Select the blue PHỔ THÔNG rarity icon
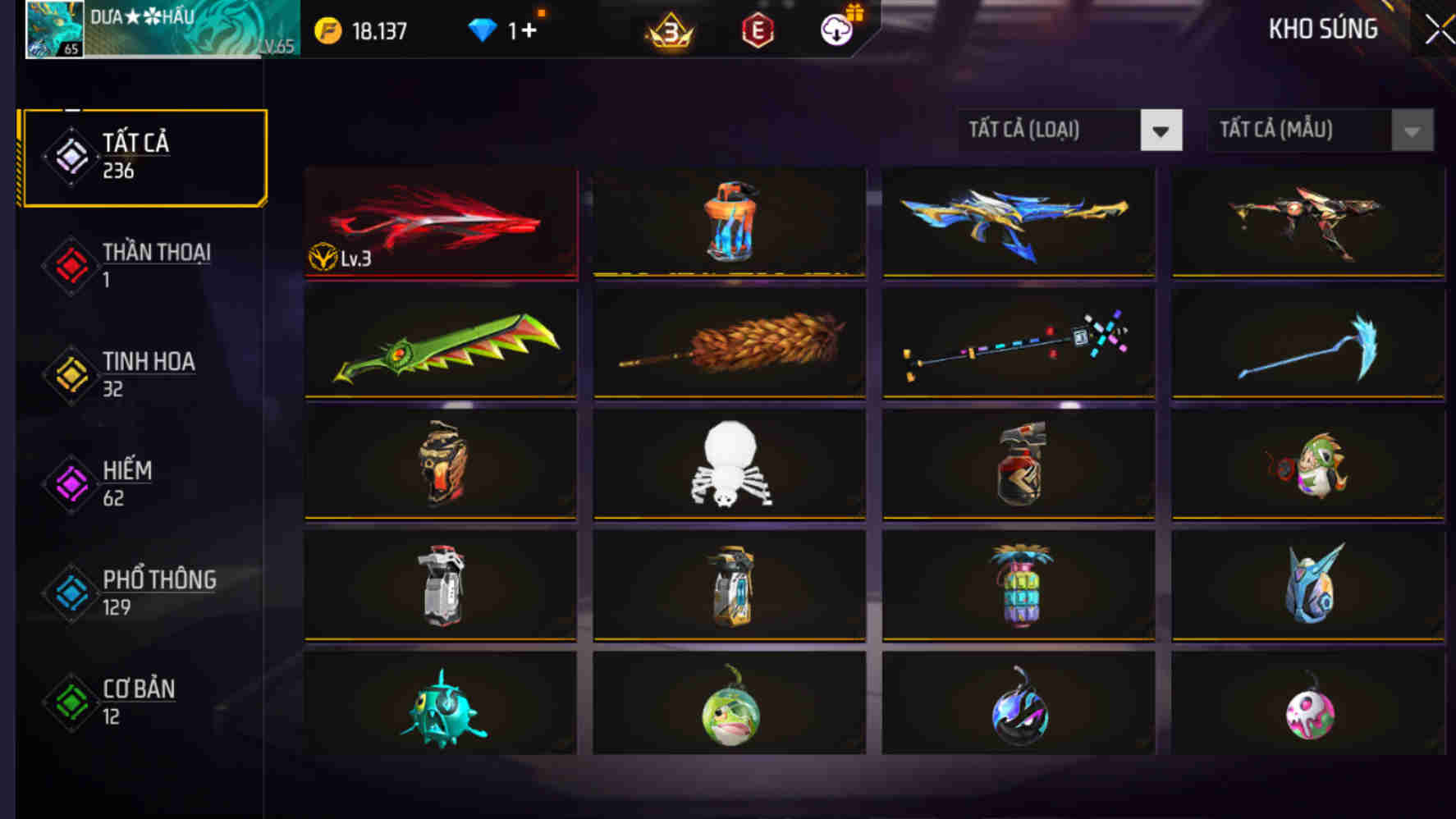This screenshot has height=819, width=1456. [x=72, y=593]
